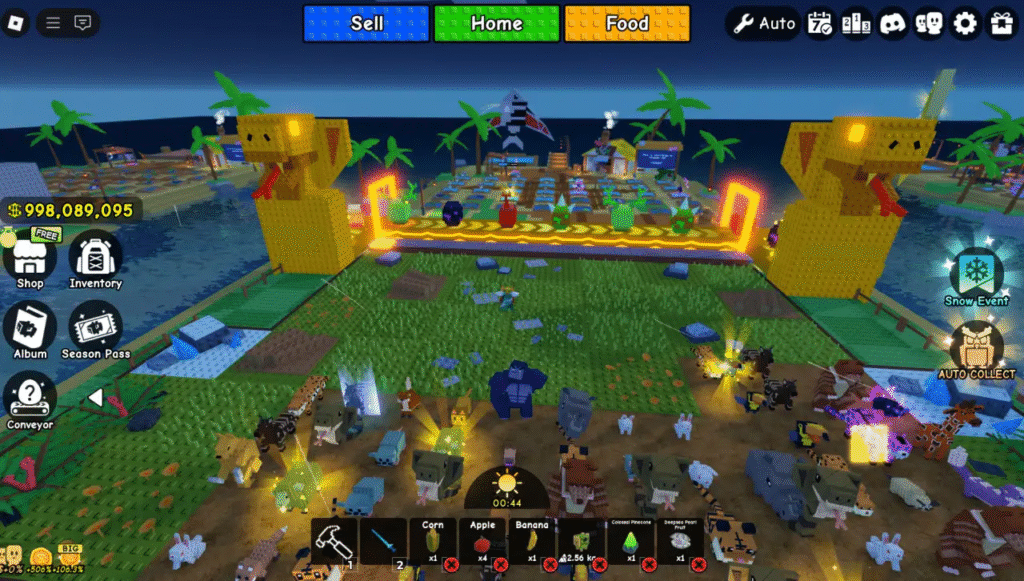
Task: Open the gear settings icon
Action: coord(965,23)
